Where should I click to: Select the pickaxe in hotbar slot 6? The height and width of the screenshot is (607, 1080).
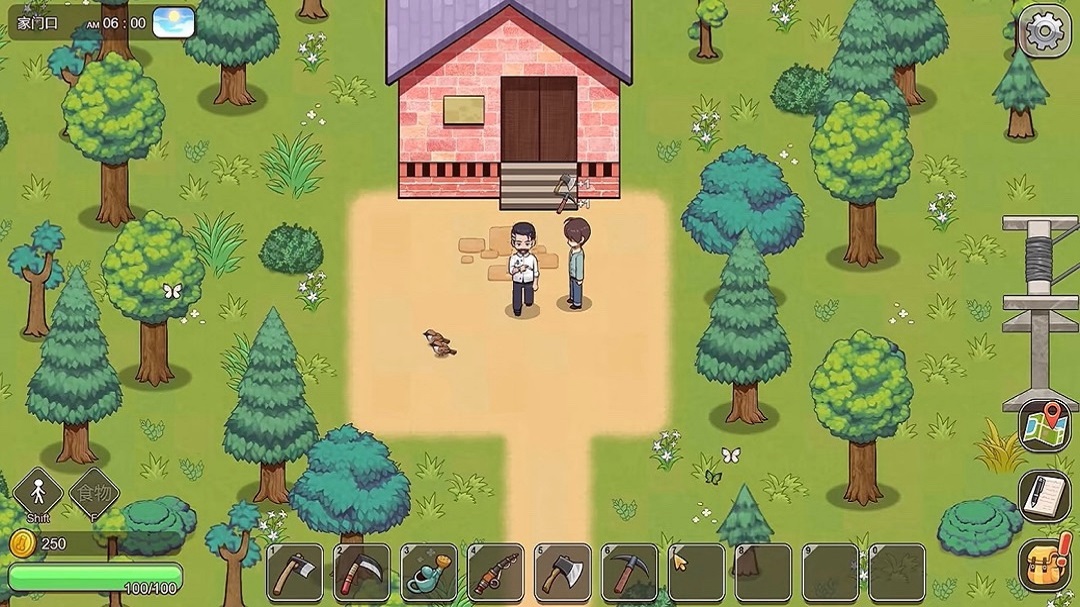click(x=630, y=572)
